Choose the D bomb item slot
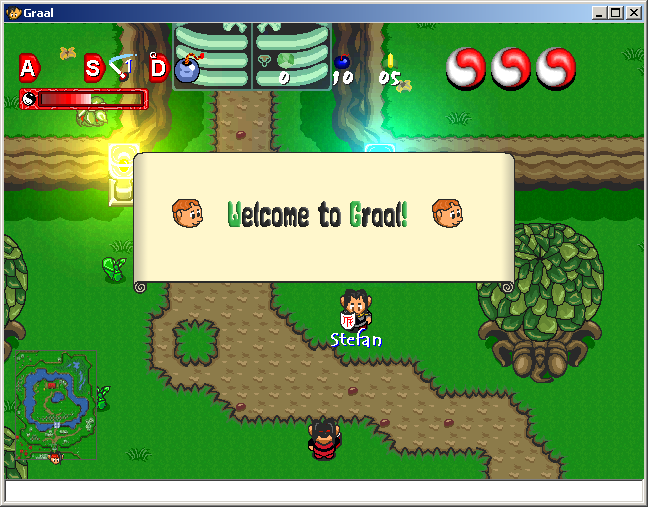The height and width of the screenshot is (507, 648). pyautogui.click(x=159, y=68)
